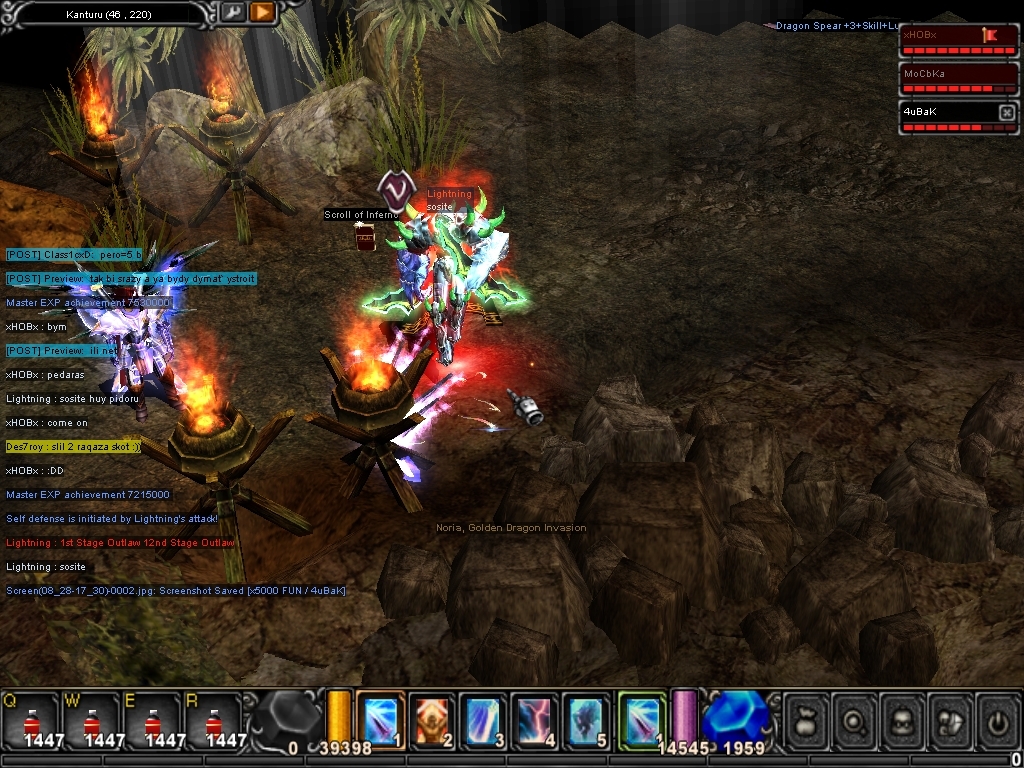Open the friends menu button
Viewport: 1024px width, 768px height.
(950, 721)
